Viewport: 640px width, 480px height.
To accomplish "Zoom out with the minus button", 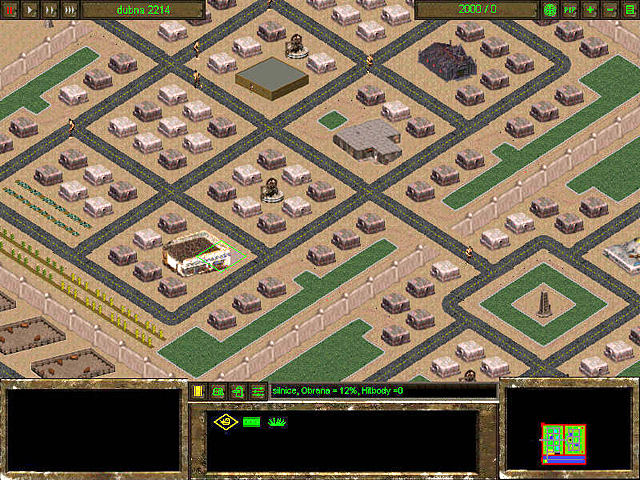I will [x=611, y=9].
